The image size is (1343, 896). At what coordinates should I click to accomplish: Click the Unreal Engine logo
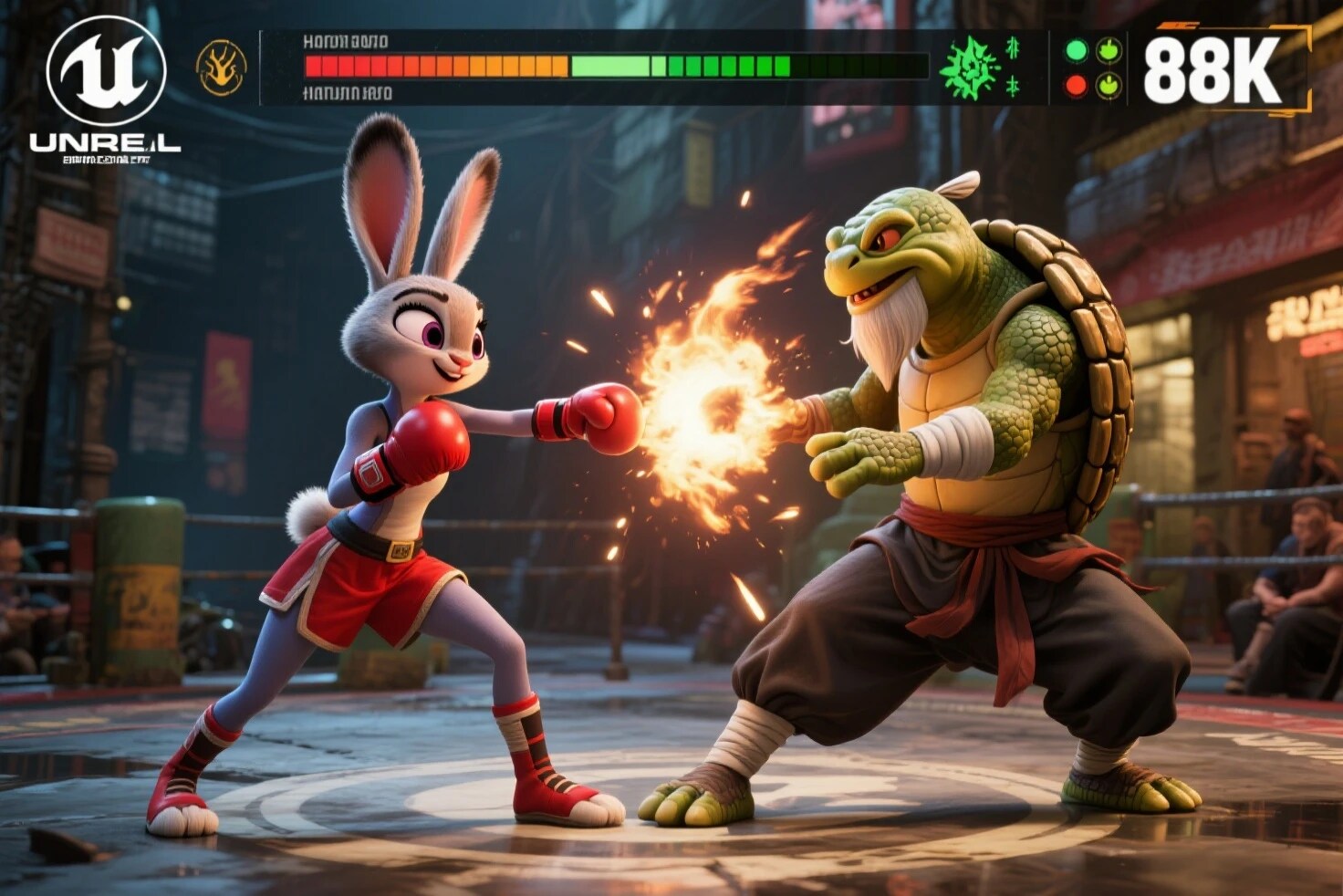click(106, 72)
